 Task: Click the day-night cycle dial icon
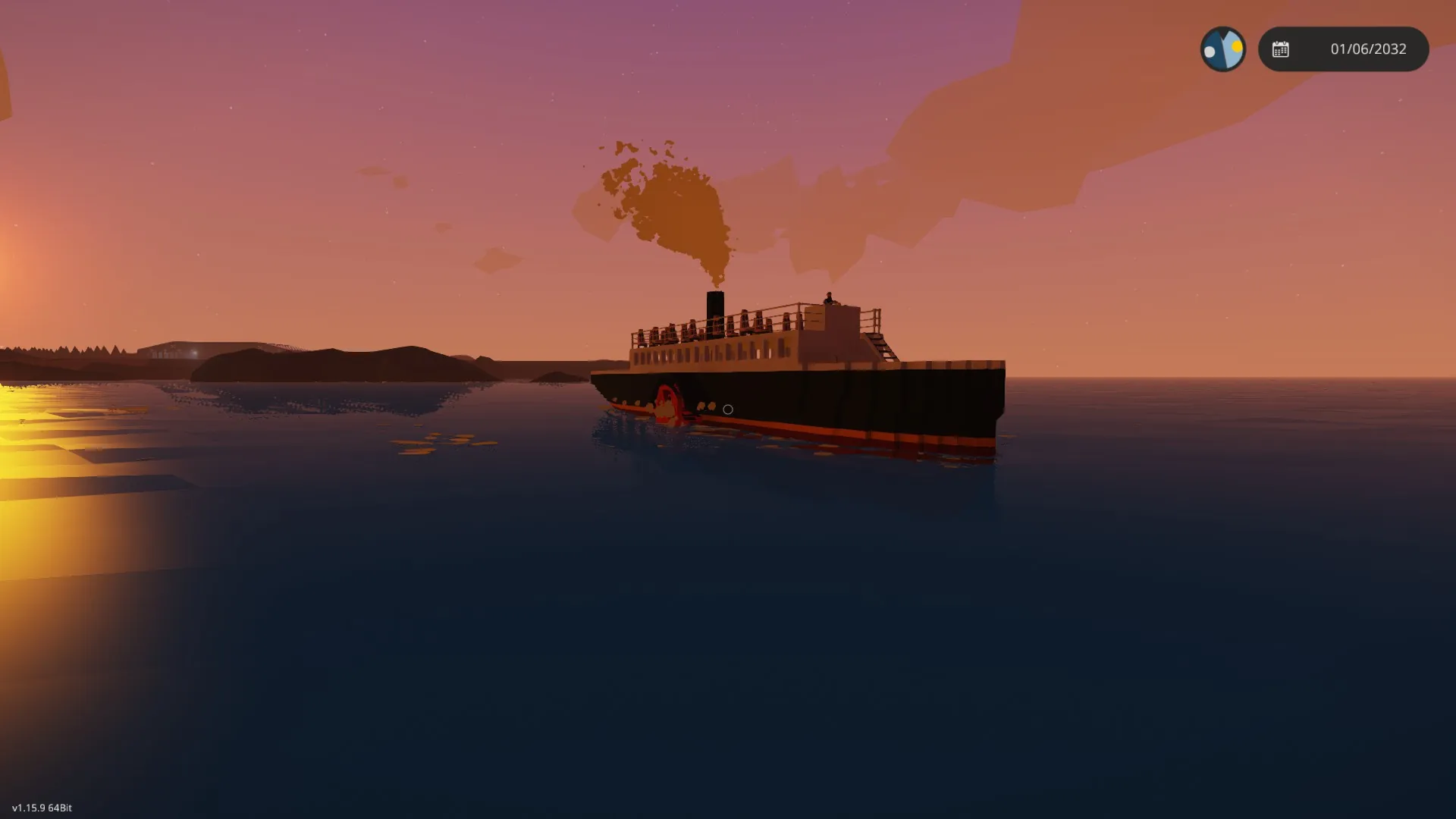coord(1222,49)
